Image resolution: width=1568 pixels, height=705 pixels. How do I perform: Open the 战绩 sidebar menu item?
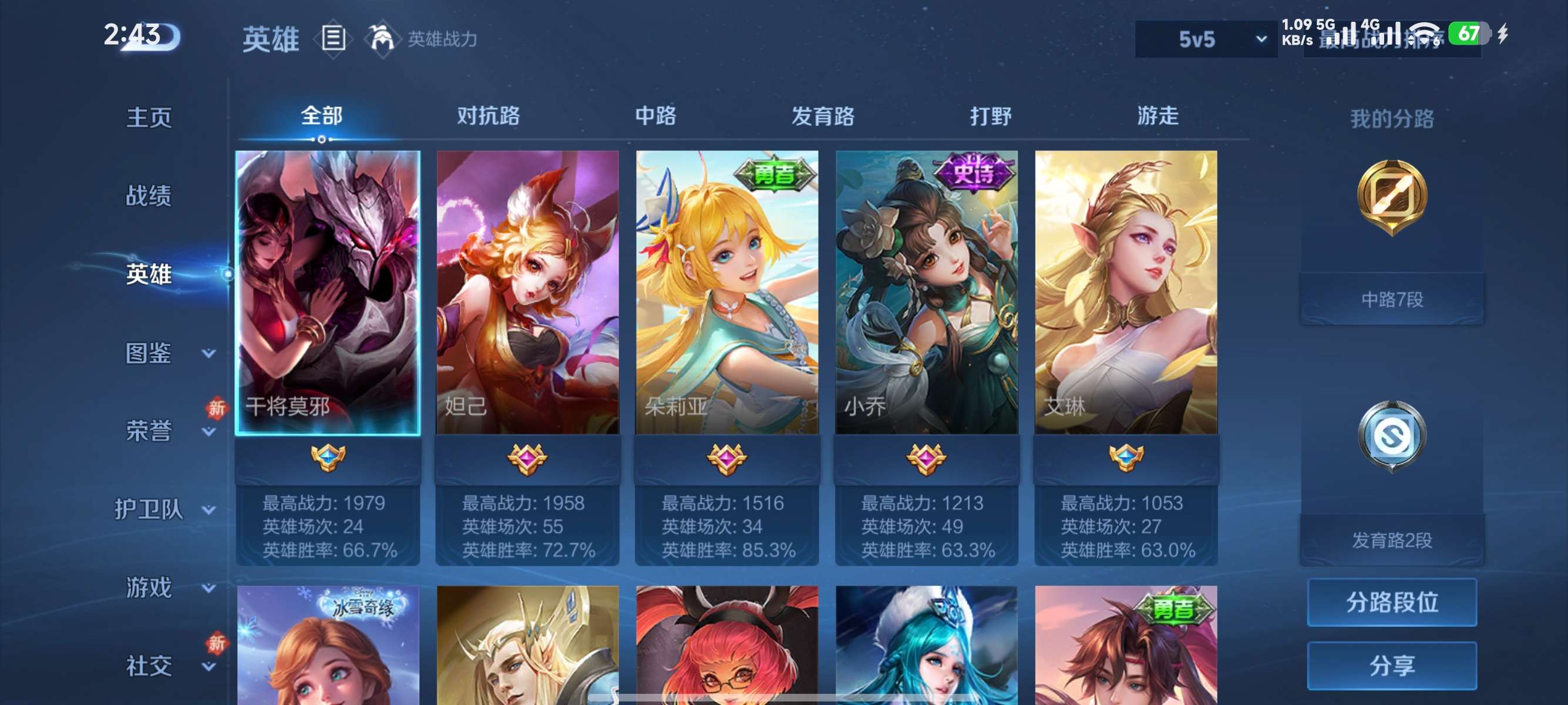tap(150, 196)
